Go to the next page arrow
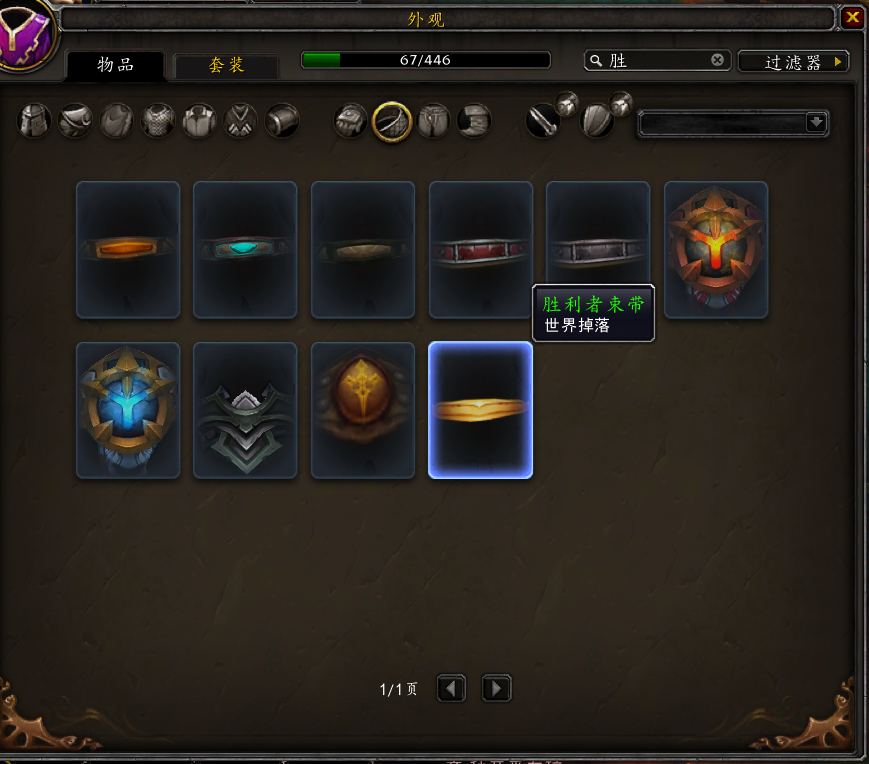The image size is (869, 764). [x=496, y=688]
